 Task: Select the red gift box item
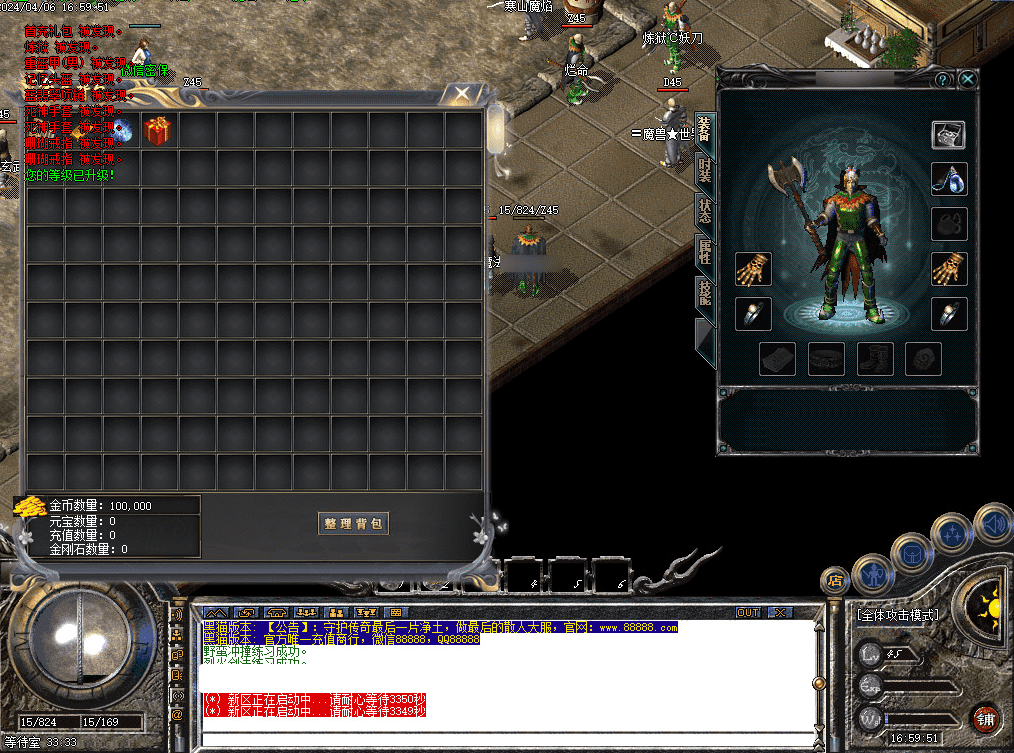click(x=158, y=130)
